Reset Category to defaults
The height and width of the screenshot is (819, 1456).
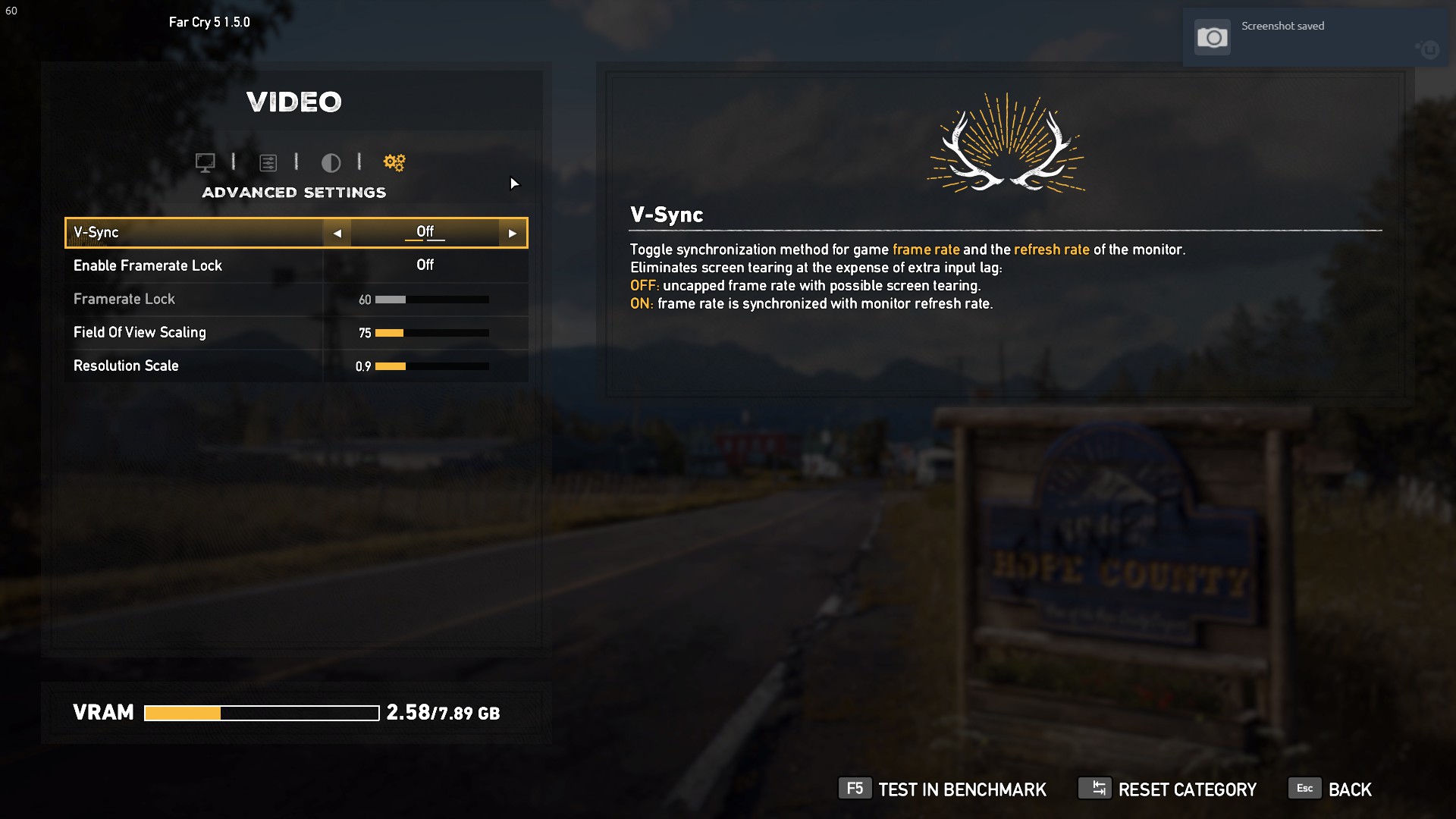pos(1168,789)
